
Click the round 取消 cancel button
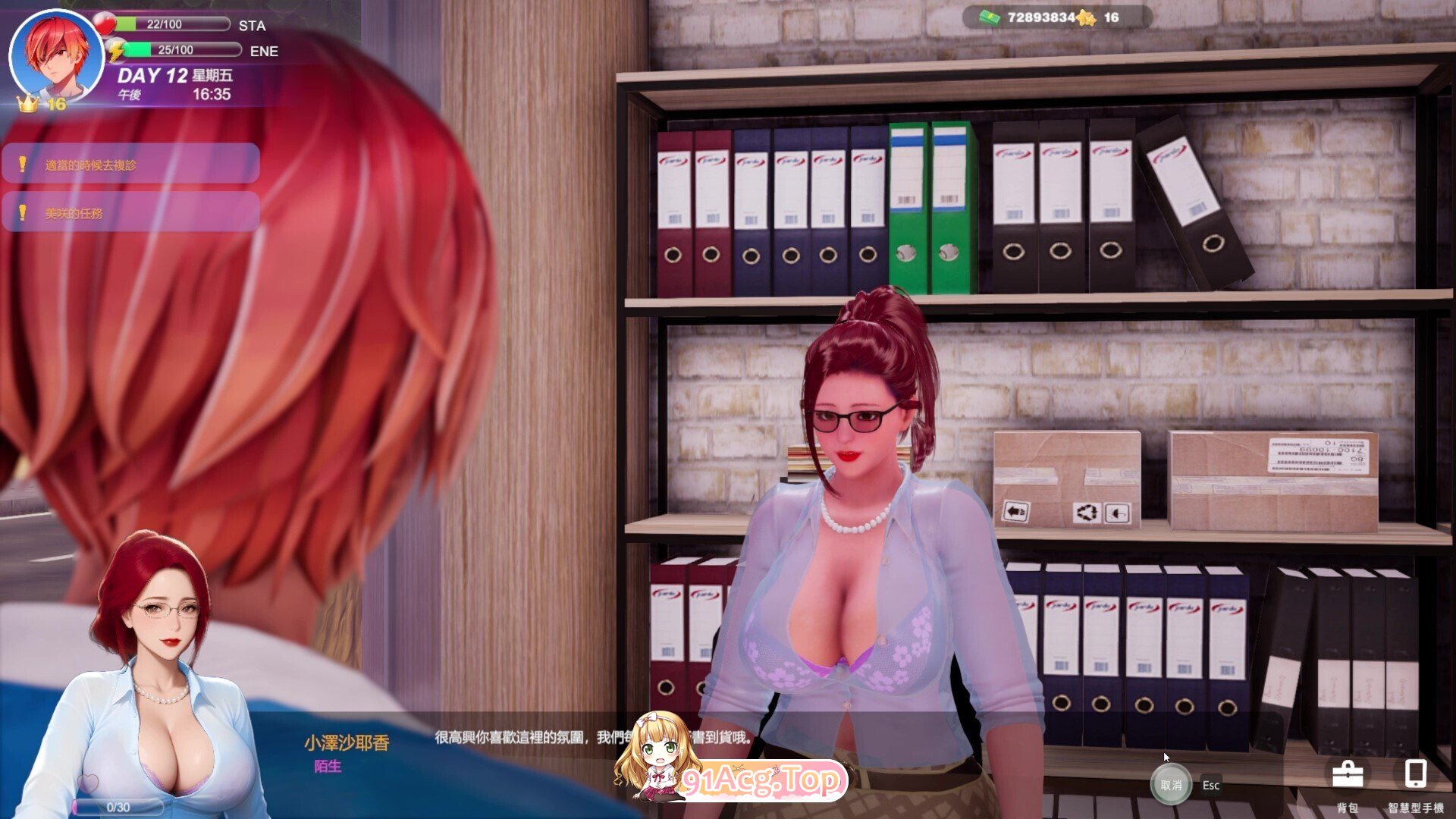[1171, 785]
